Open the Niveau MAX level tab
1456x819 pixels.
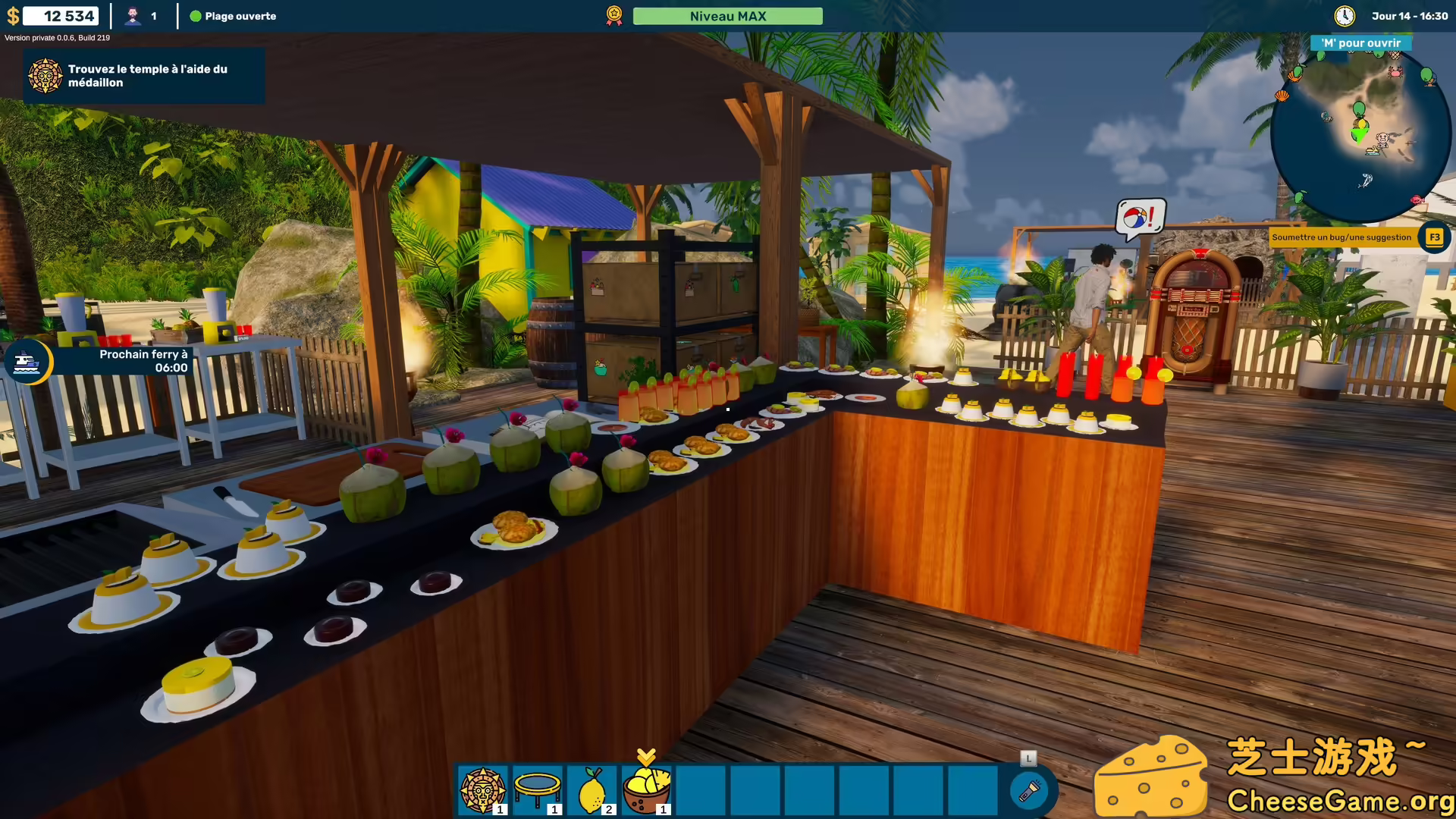coord(727,15)
